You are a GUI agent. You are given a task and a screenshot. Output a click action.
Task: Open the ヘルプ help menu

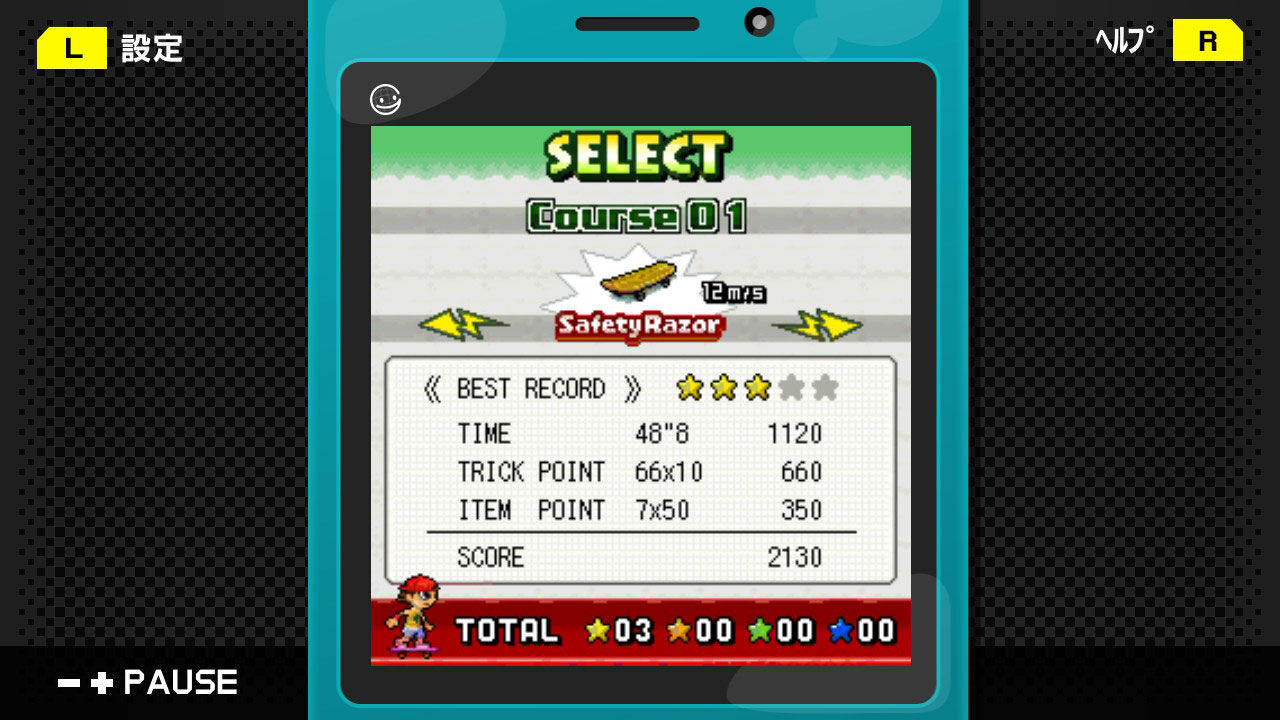[1122, 42]
